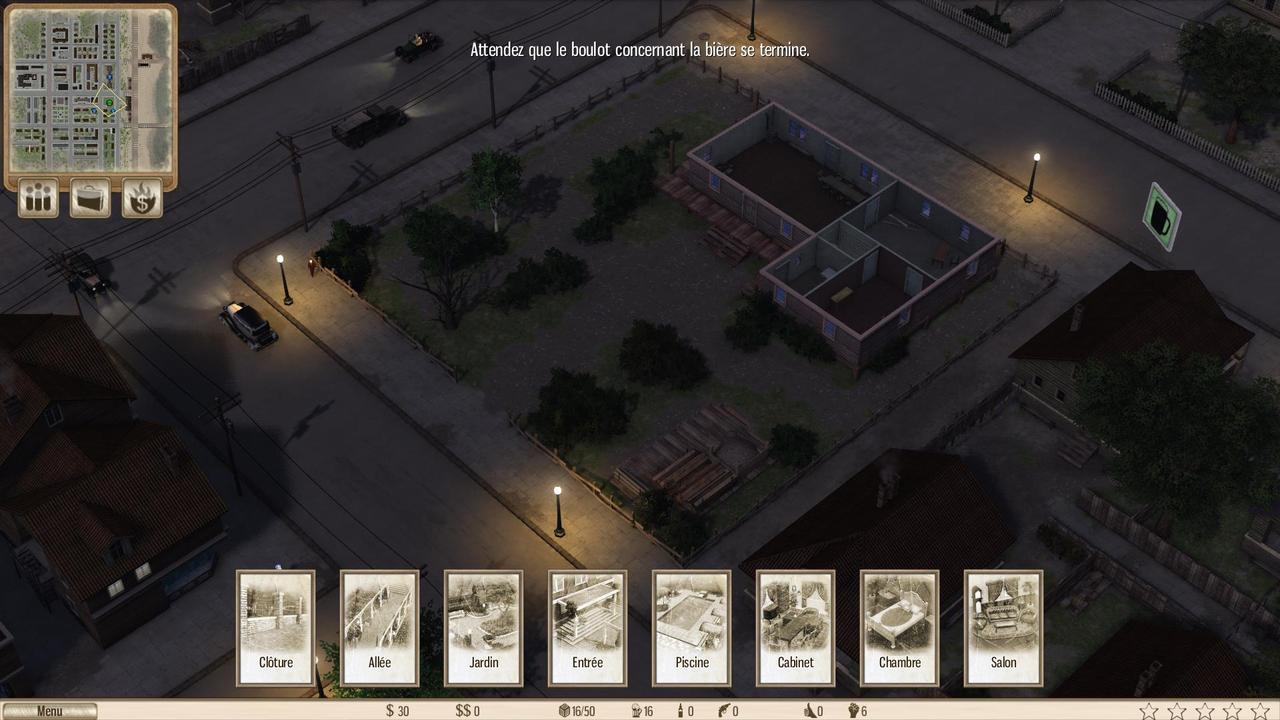Select the Clôture build card
This screenshot has height=720, width=1280.
pyautogui.click(x=276, y=628)
